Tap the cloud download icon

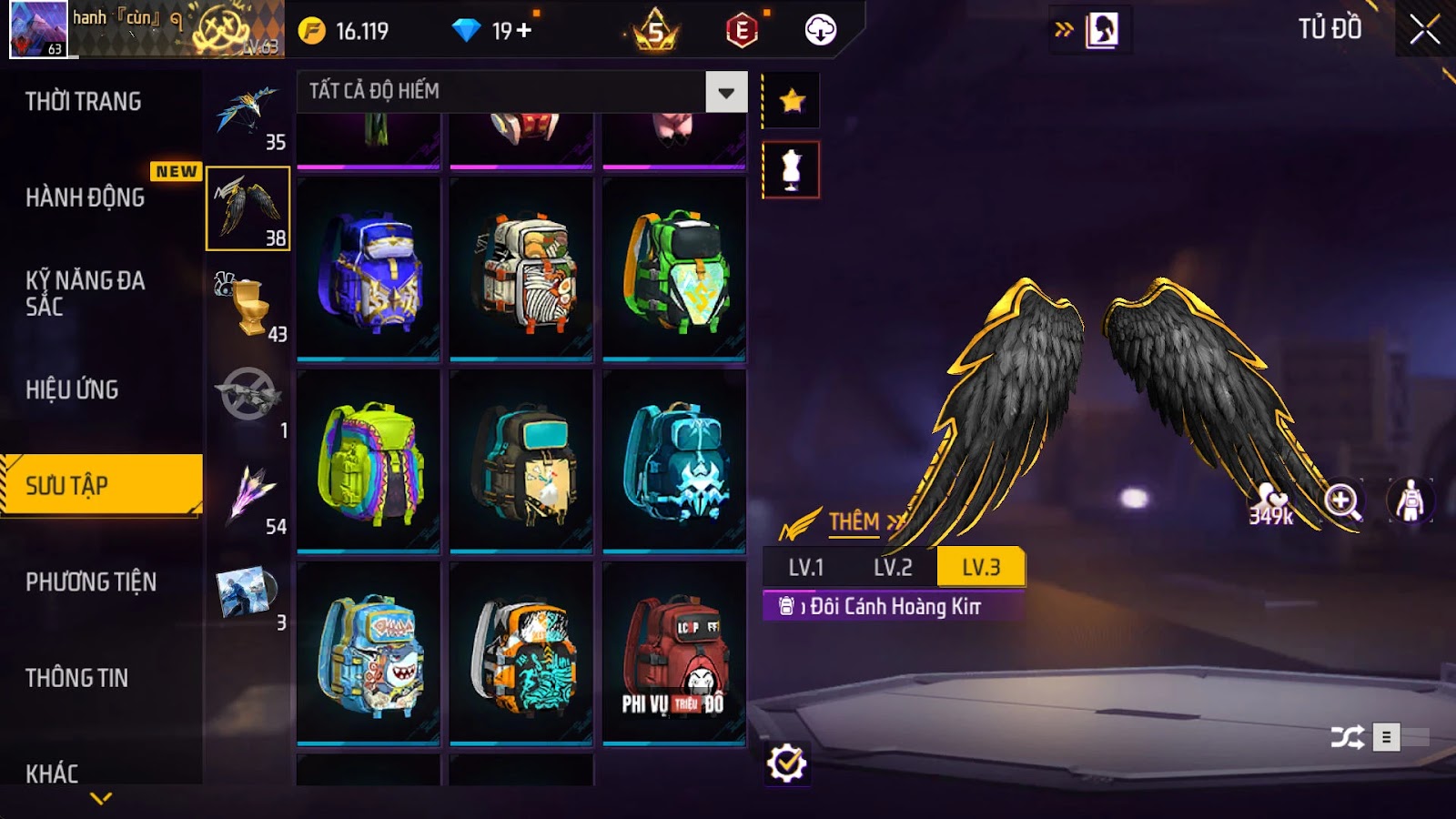[x=820, y=31]
